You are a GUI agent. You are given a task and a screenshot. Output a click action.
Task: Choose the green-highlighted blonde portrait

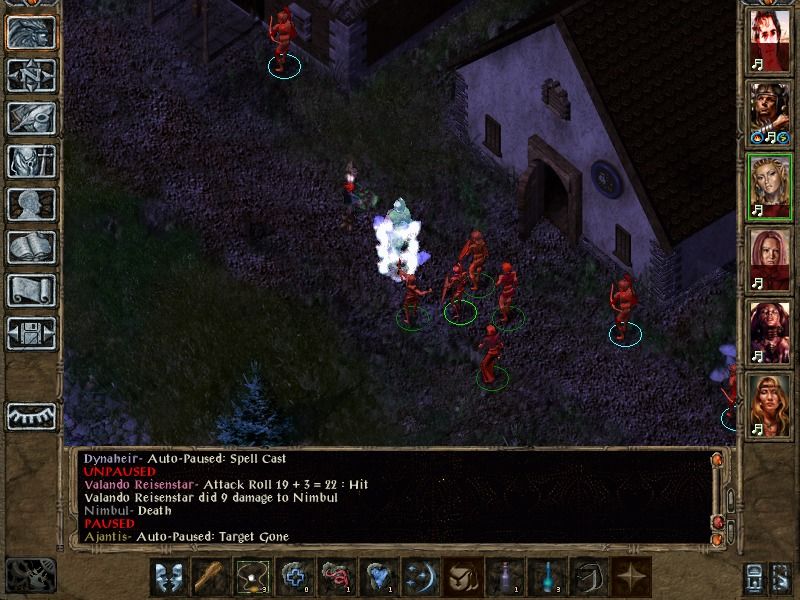click(769, 186)
